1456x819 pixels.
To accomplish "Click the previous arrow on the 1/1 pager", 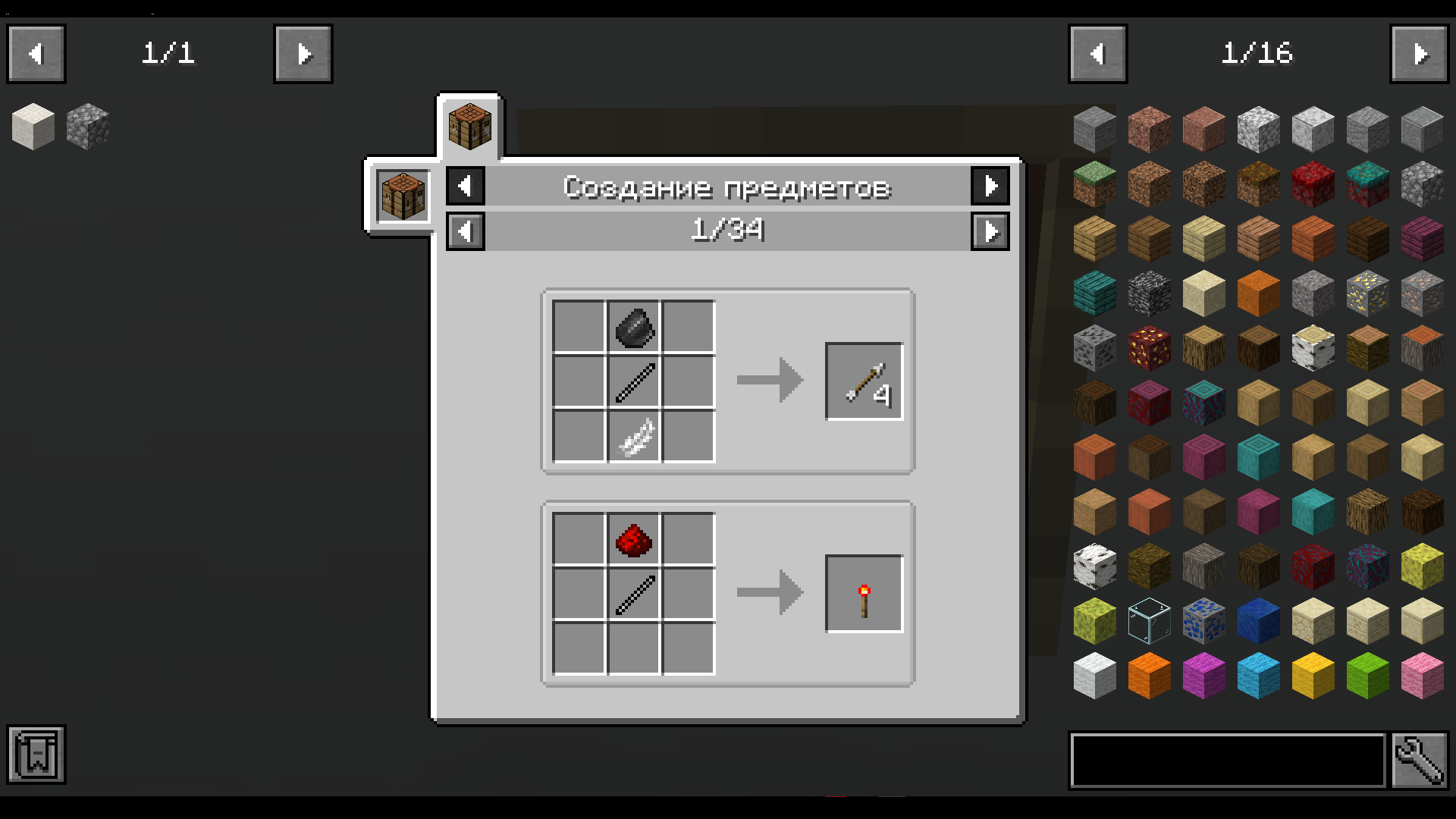I will pyautogui.click(x=36, y=53).
